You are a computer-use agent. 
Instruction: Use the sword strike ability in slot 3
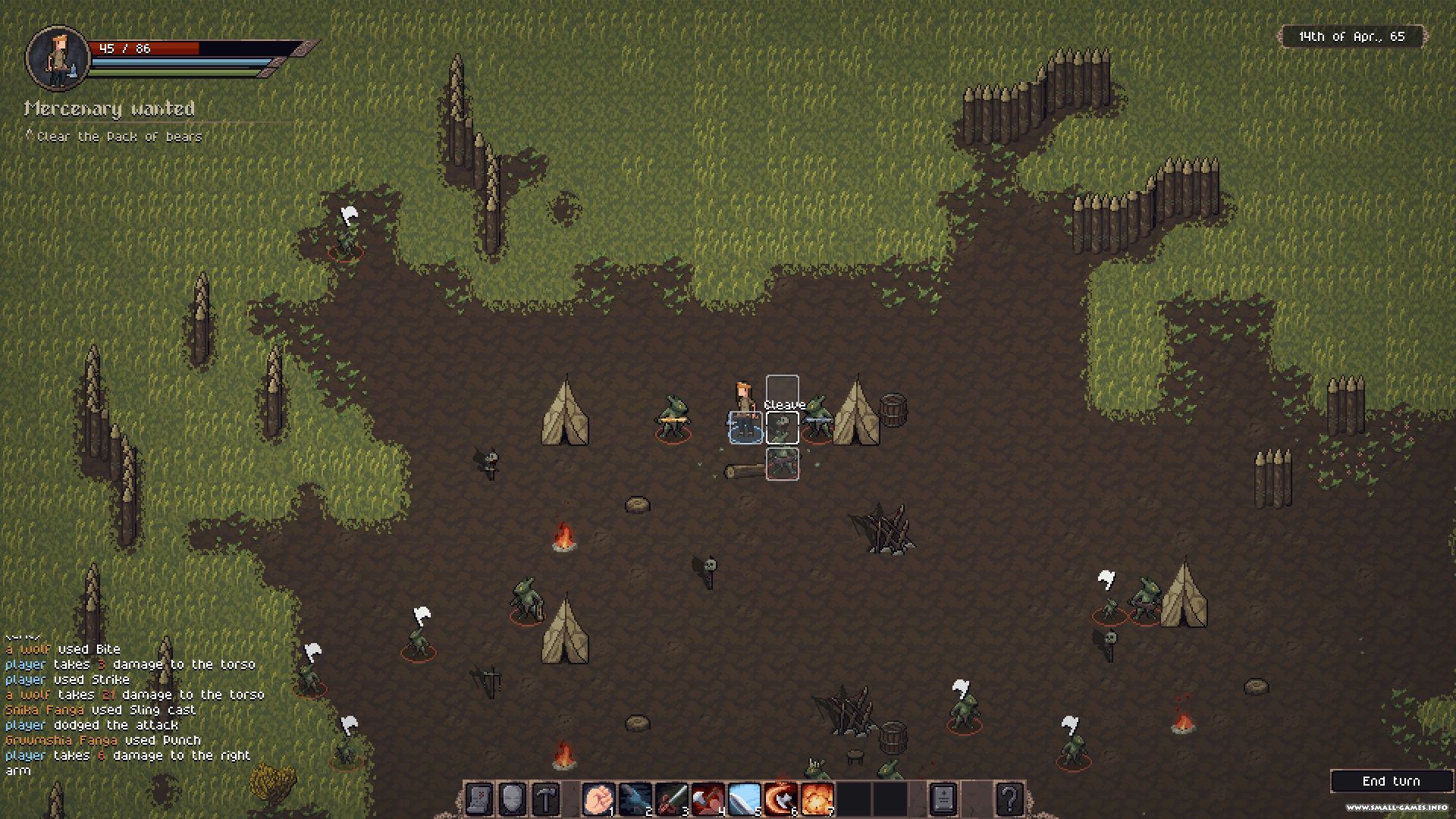(671, 799)
